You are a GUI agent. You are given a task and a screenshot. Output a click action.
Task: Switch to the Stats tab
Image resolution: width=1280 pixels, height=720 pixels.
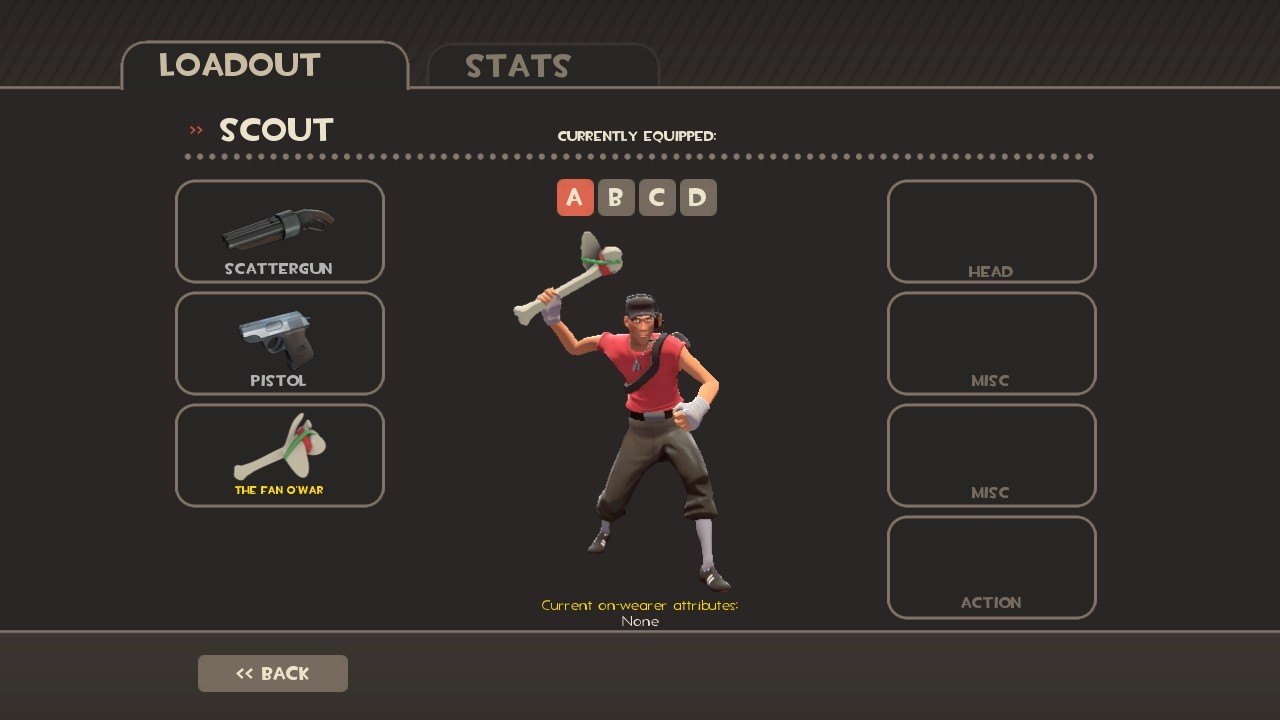tap(542, 66)
